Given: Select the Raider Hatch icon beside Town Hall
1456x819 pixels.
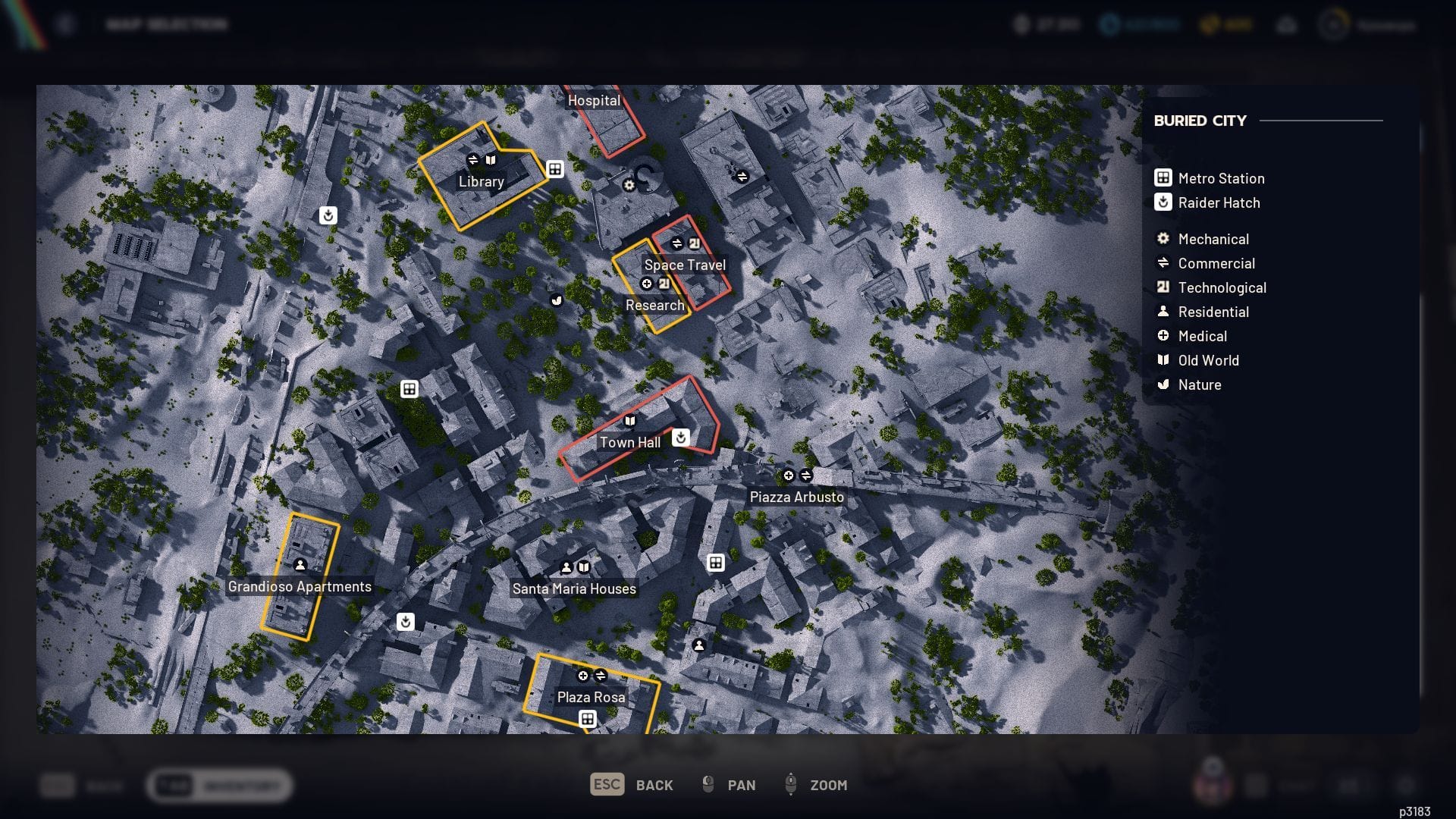Looking at the screenshot, I should tap(680, 438).
